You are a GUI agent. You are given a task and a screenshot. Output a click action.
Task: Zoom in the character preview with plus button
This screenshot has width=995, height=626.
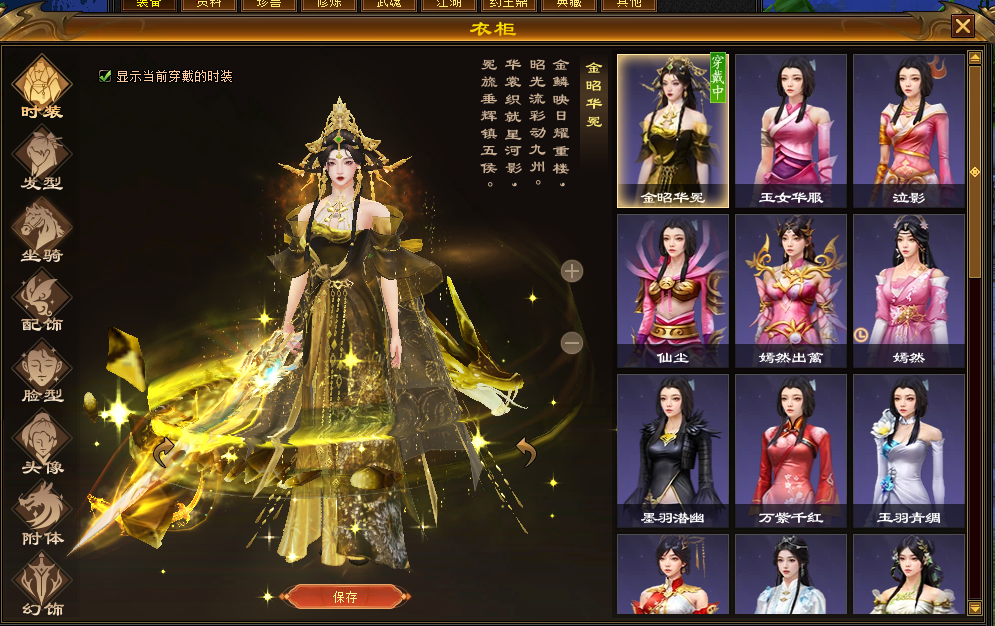click(572, 270)
